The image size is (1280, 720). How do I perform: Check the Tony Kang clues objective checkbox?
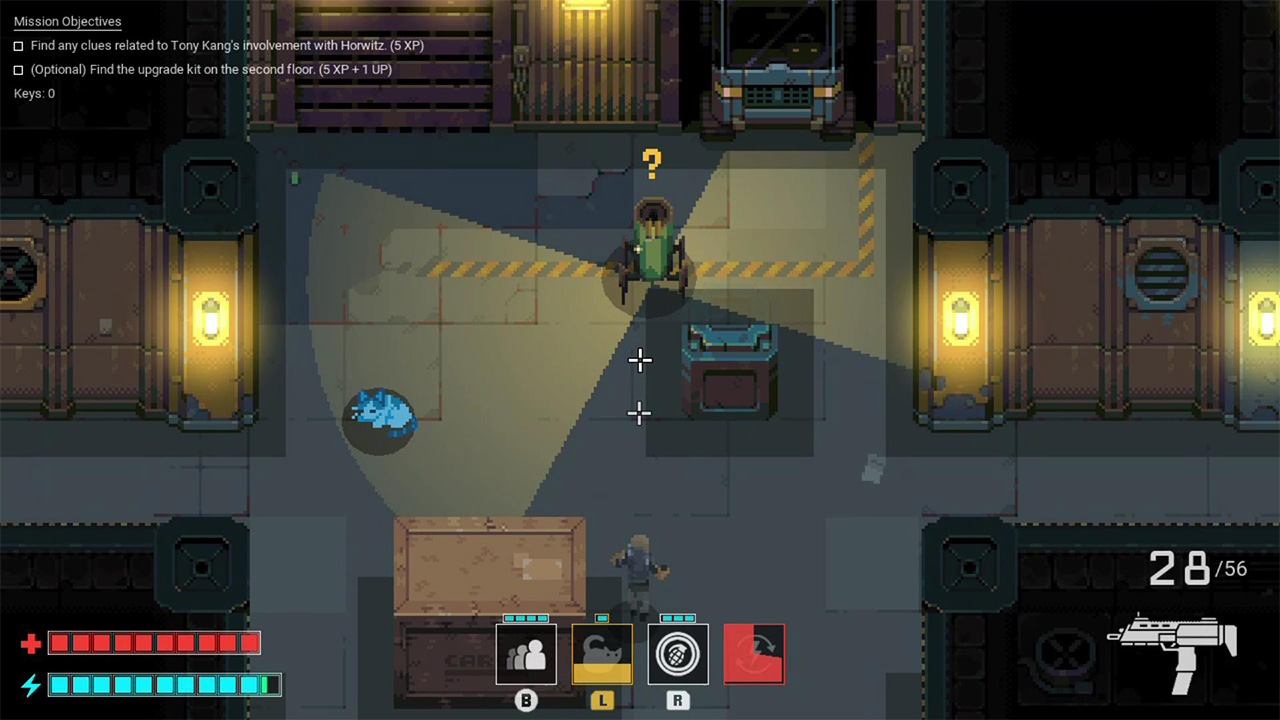(x=16, y=45)
